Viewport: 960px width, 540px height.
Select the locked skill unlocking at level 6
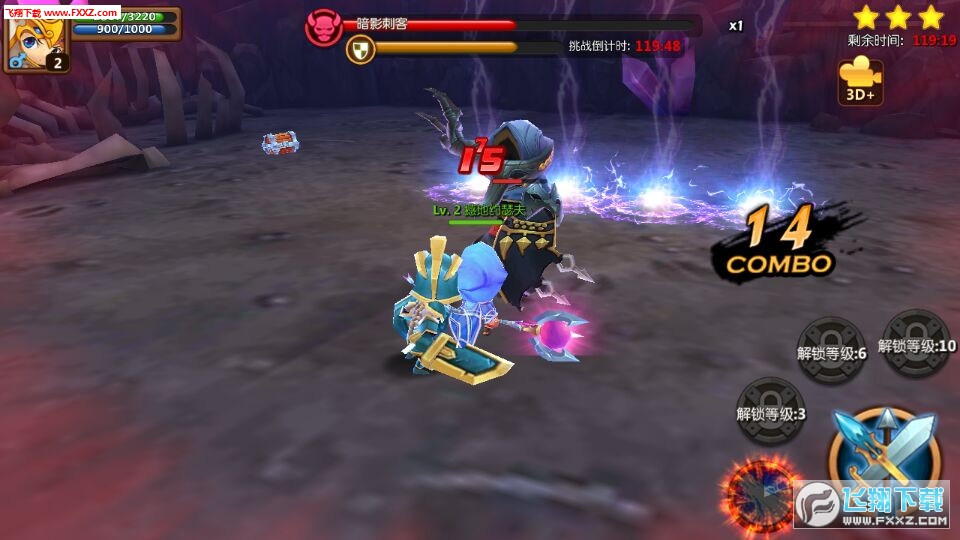[x=831, y=350]
